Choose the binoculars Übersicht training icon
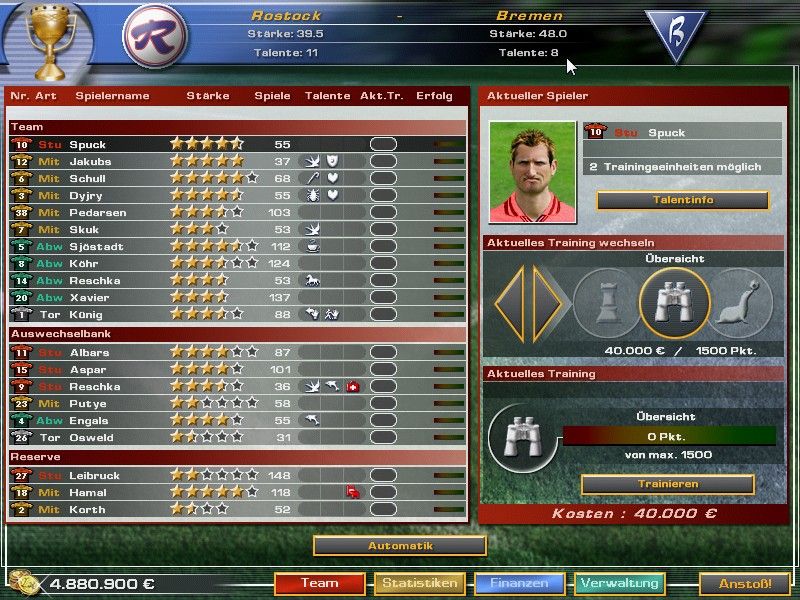 pos(674,303)
